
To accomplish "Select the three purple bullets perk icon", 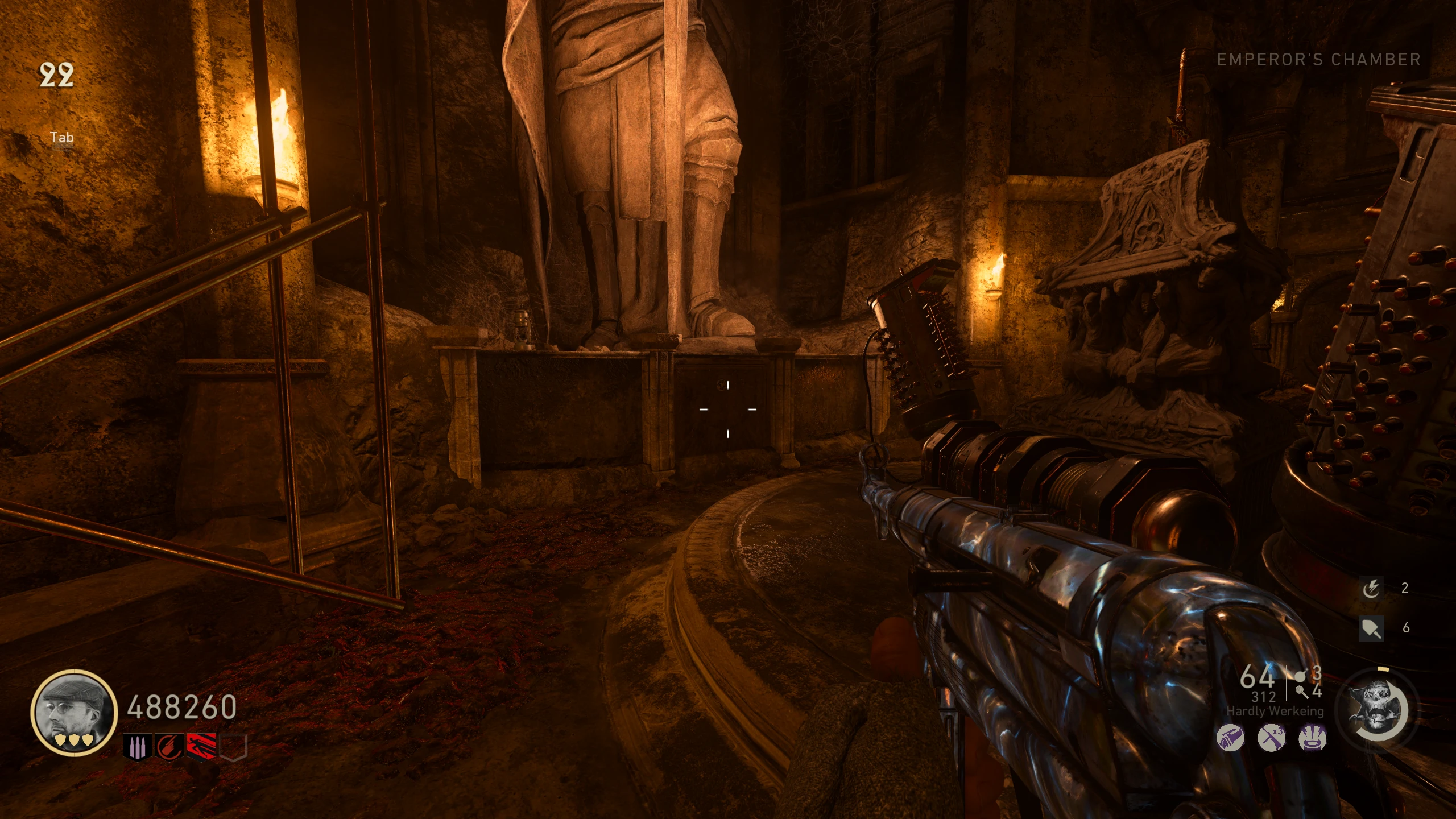I will [x=137, y=746].
